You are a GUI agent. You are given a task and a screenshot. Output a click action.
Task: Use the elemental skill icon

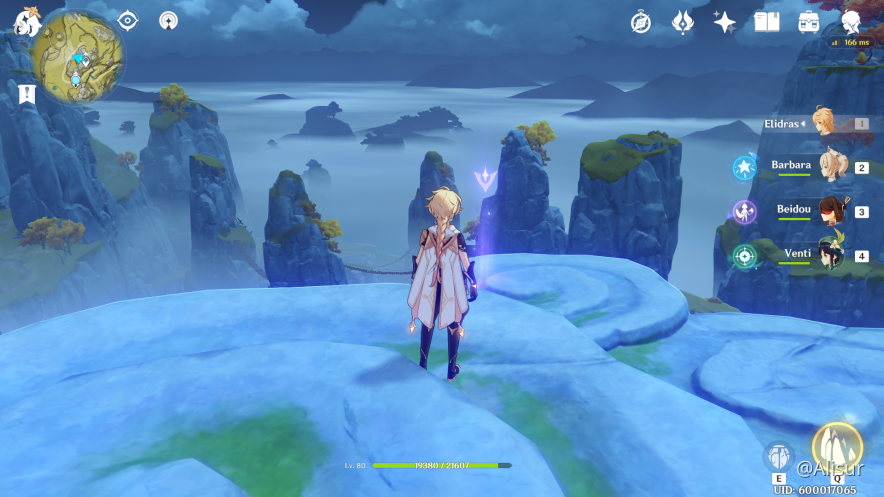point(779,457)
